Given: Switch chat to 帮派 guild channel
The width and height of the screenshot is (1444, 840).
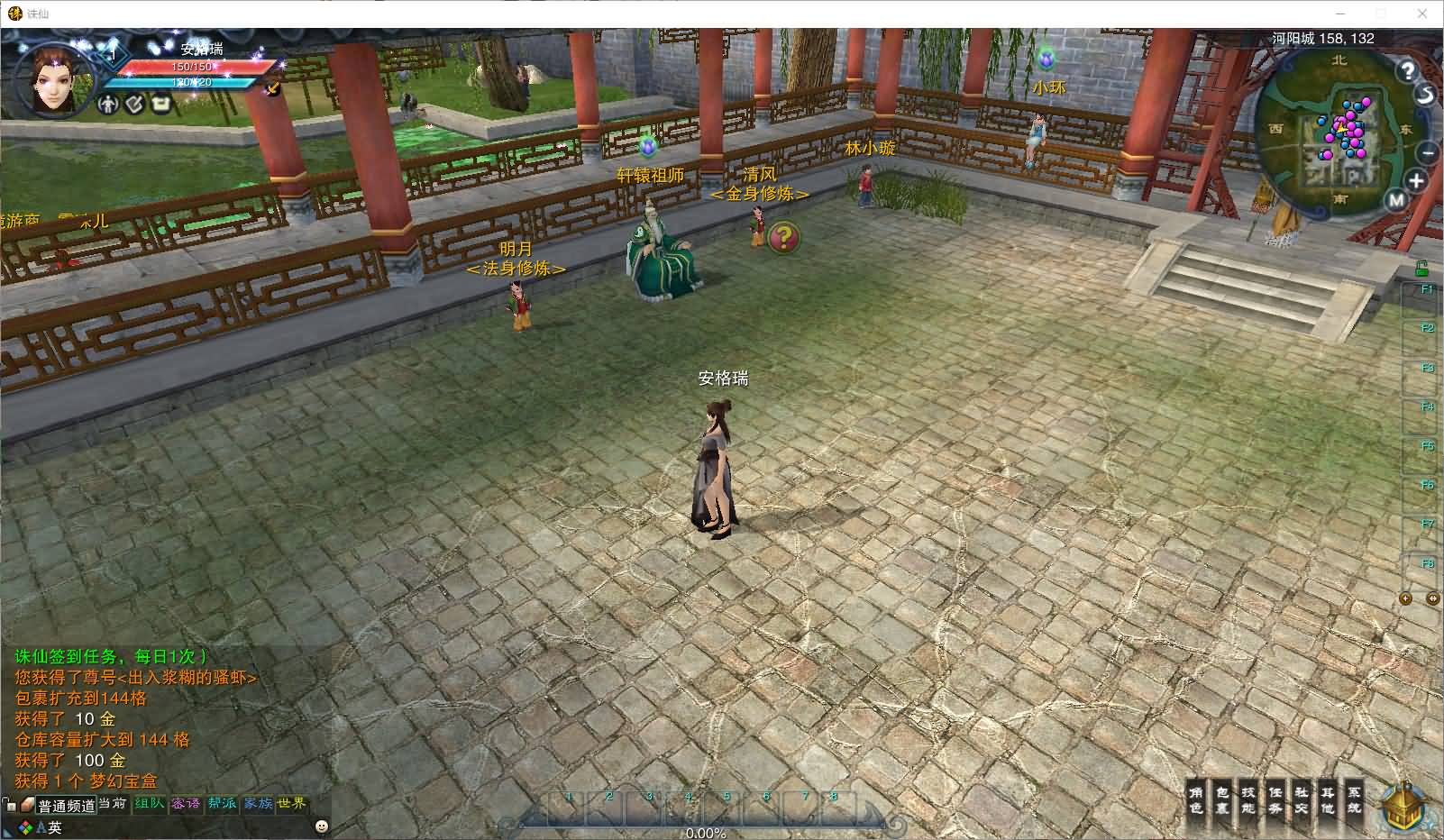Looking at the screenshot, I should (x=222, y=803).
